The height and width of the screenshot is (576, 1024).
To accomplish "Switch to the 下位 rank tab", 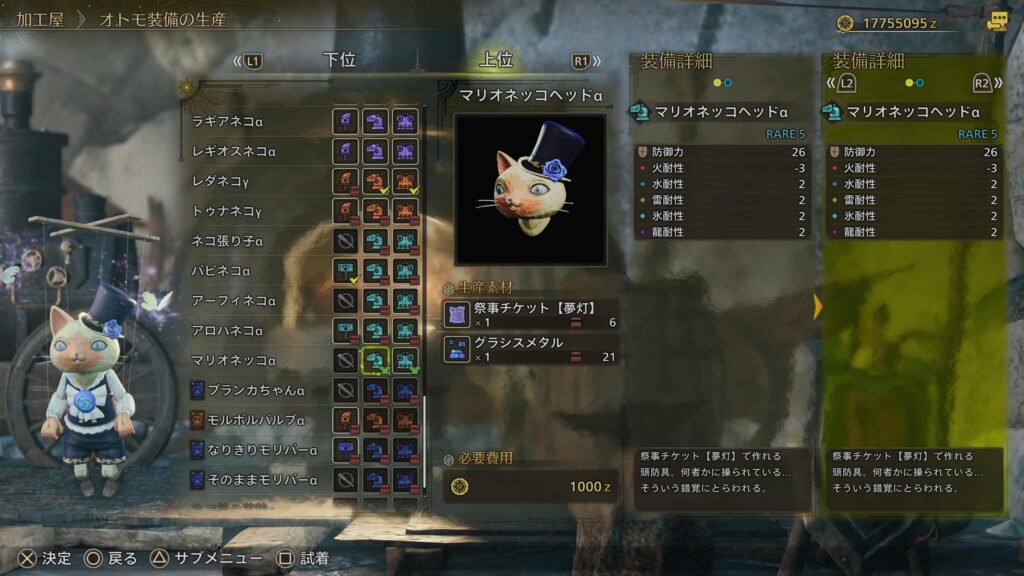I will (x=340, y=60).
